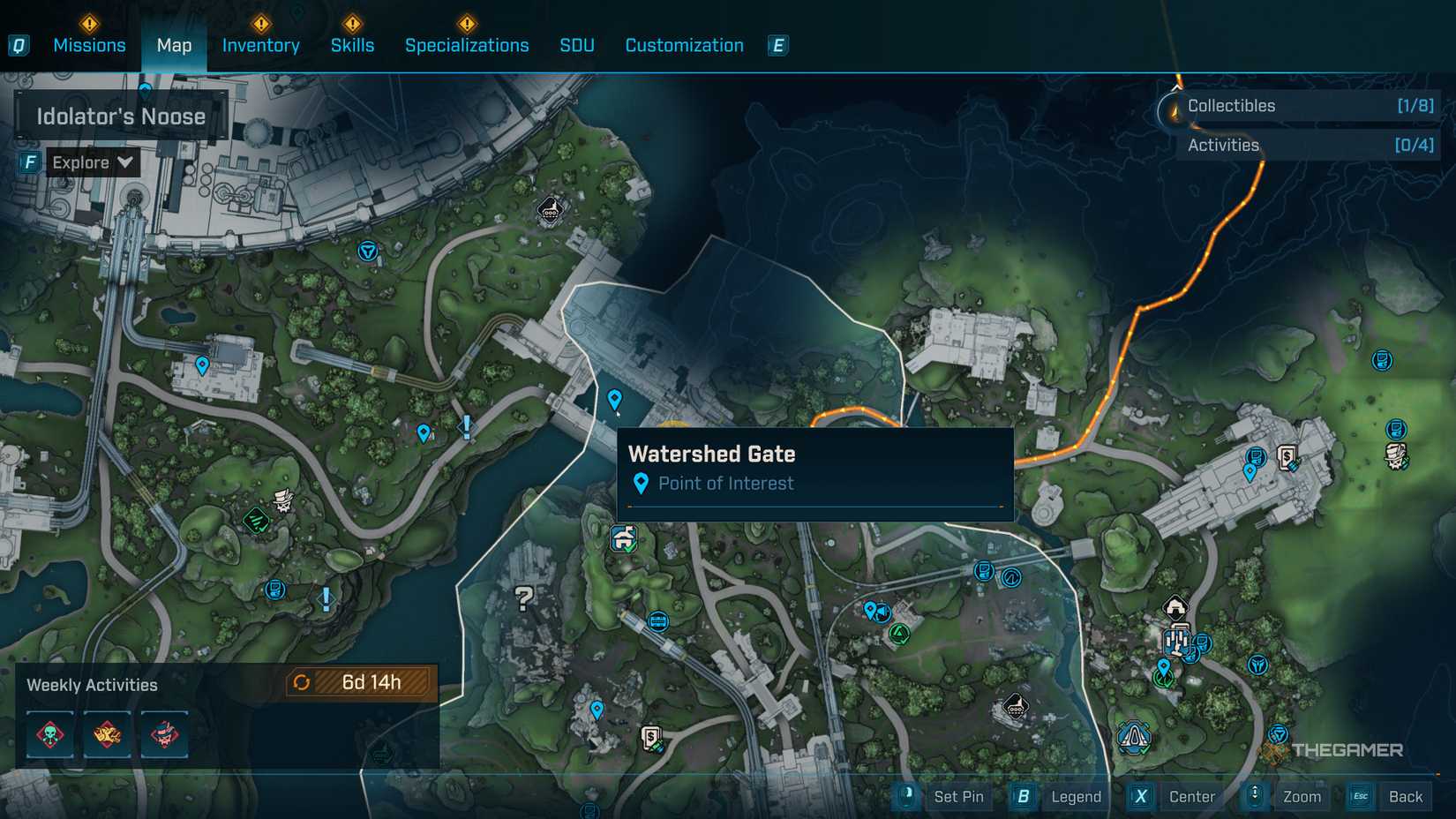The width and height of the screenshot is (1456, 819).
Task: Switch to the Missions tab
Action: 89,45
